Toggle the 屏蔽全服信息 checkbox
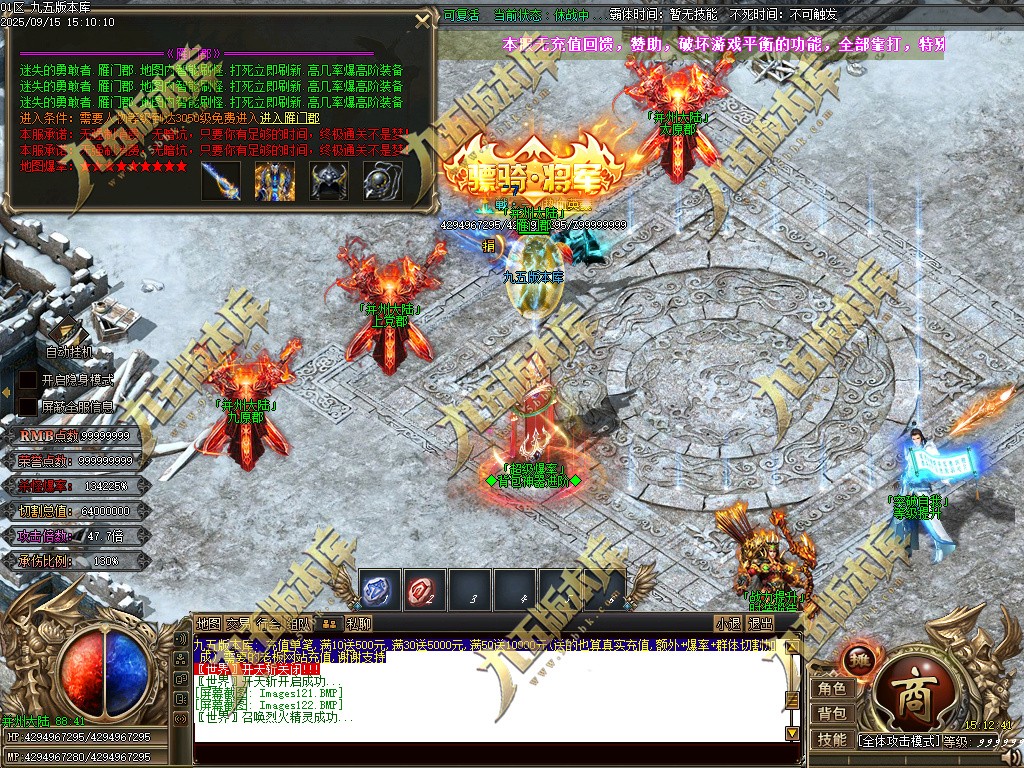The height and width of the screenshot is (768, 1024). 29,407
